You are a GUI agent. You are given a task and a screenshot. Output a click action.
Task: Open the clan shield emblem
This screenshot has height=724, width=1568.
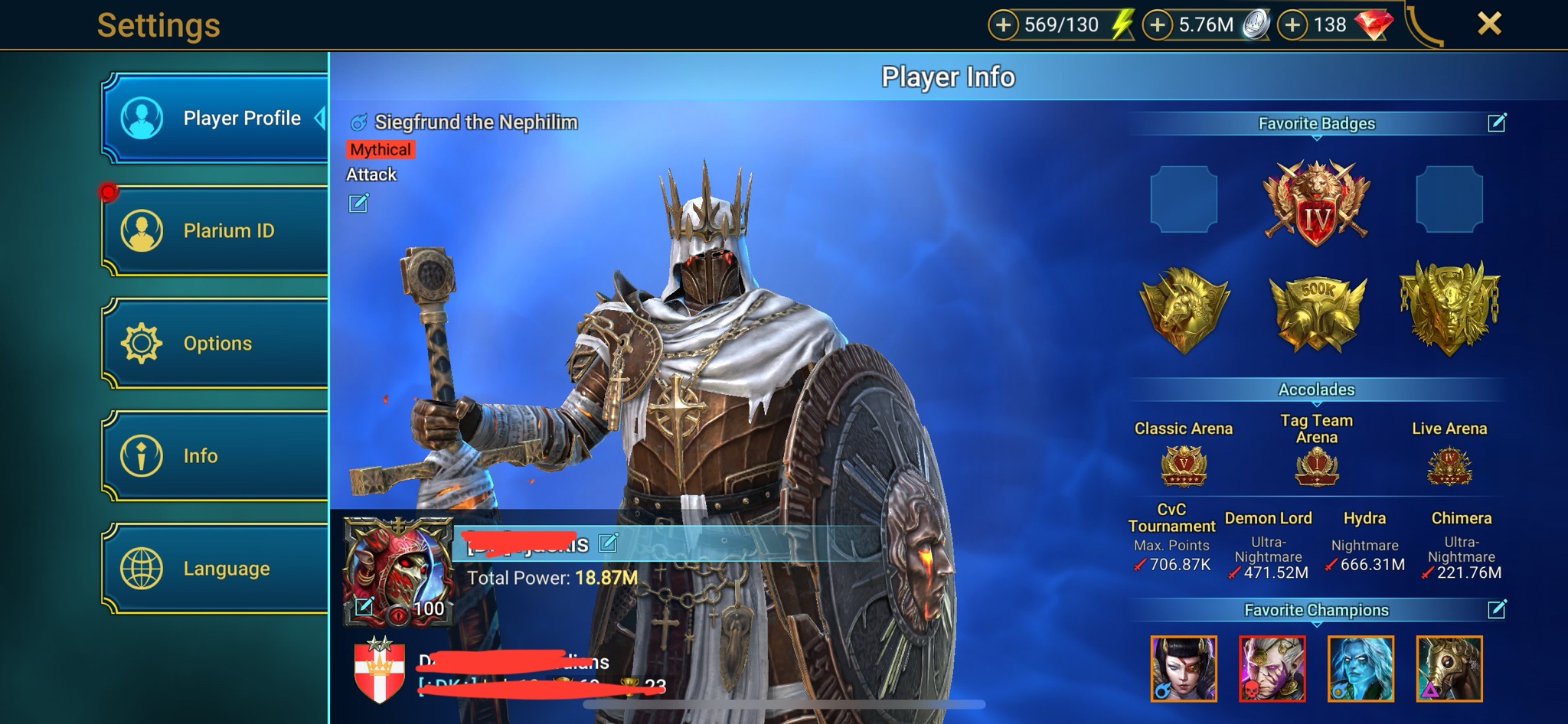tap(379, 670)
